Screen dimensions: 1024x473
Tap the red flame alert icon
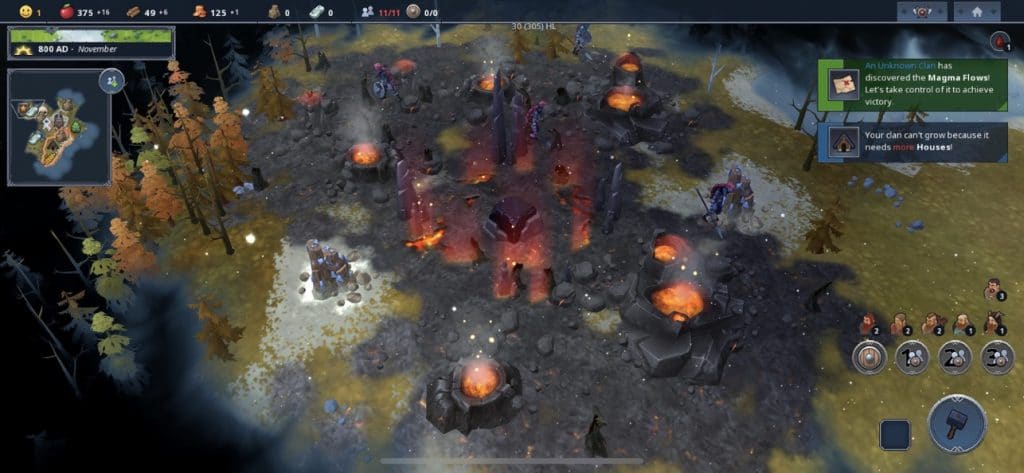click(x=1000, y=41)
